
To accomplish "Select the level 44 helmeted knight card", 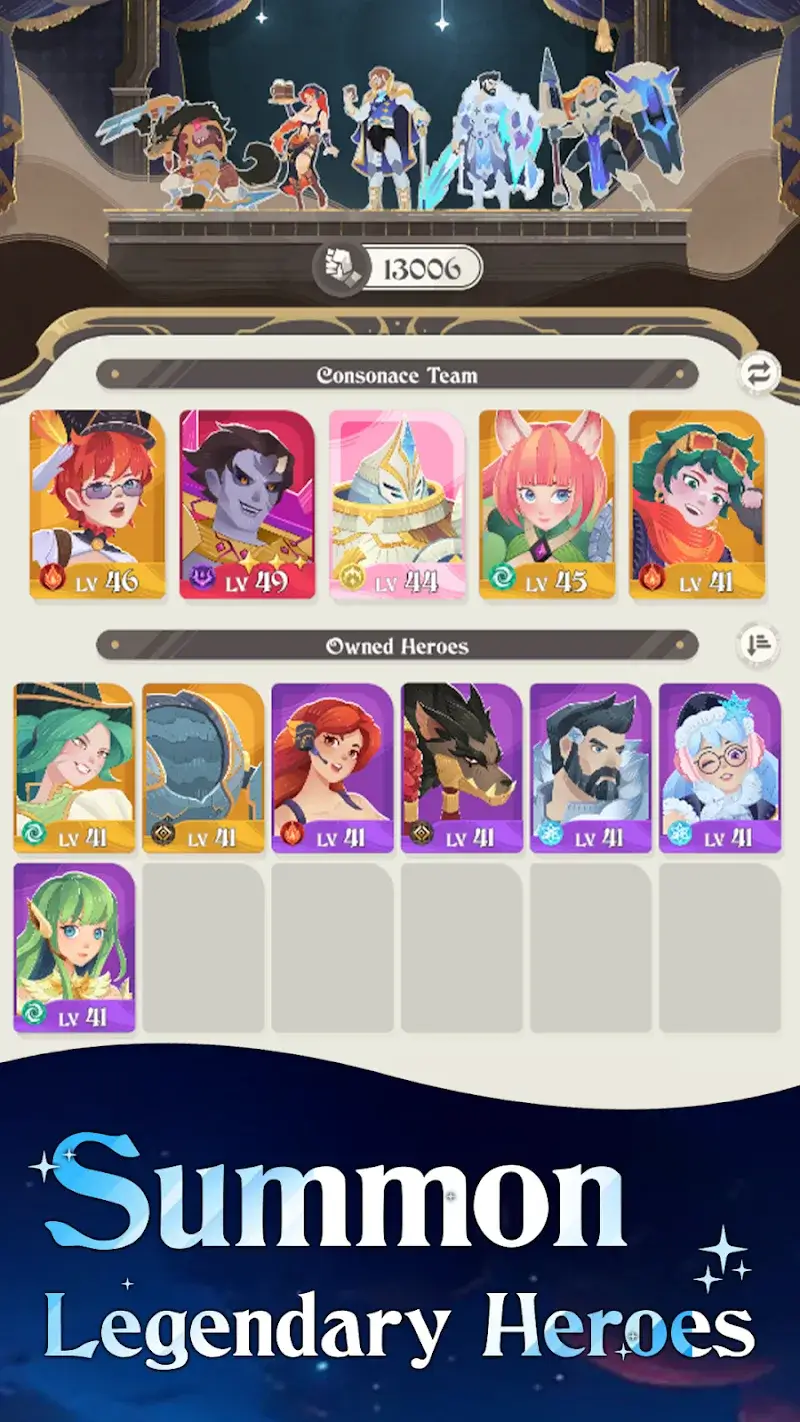I will (397, 504).
